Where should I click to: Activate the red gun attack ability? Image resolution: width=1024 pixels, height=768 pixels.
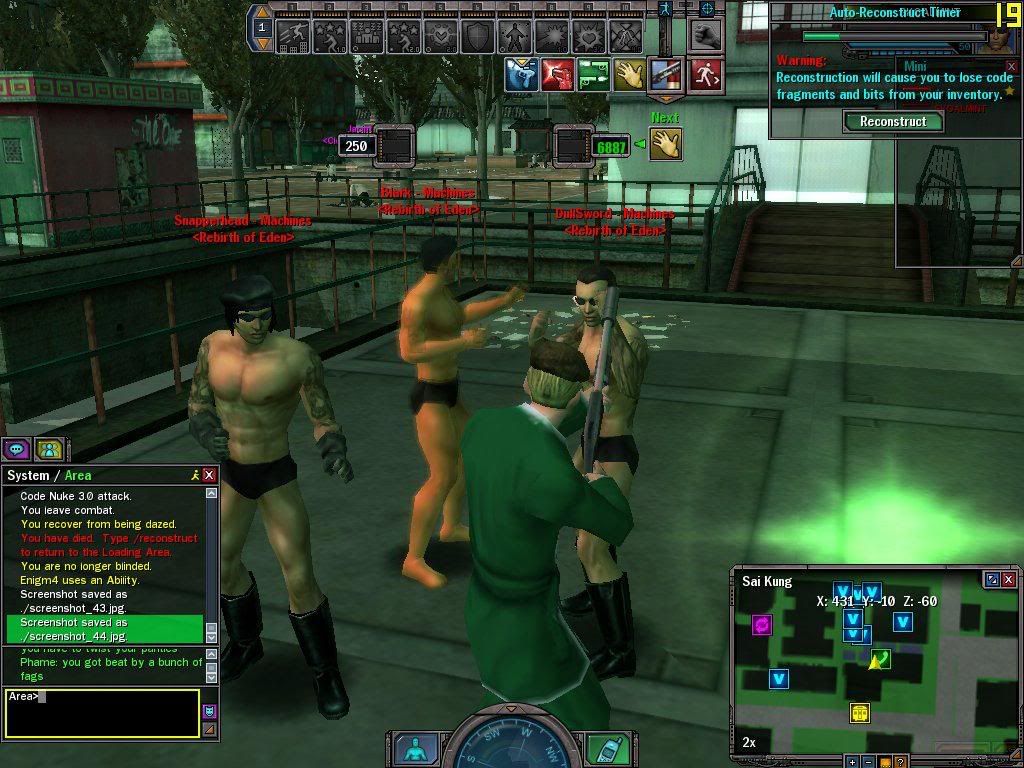click(x=557, y=75)
